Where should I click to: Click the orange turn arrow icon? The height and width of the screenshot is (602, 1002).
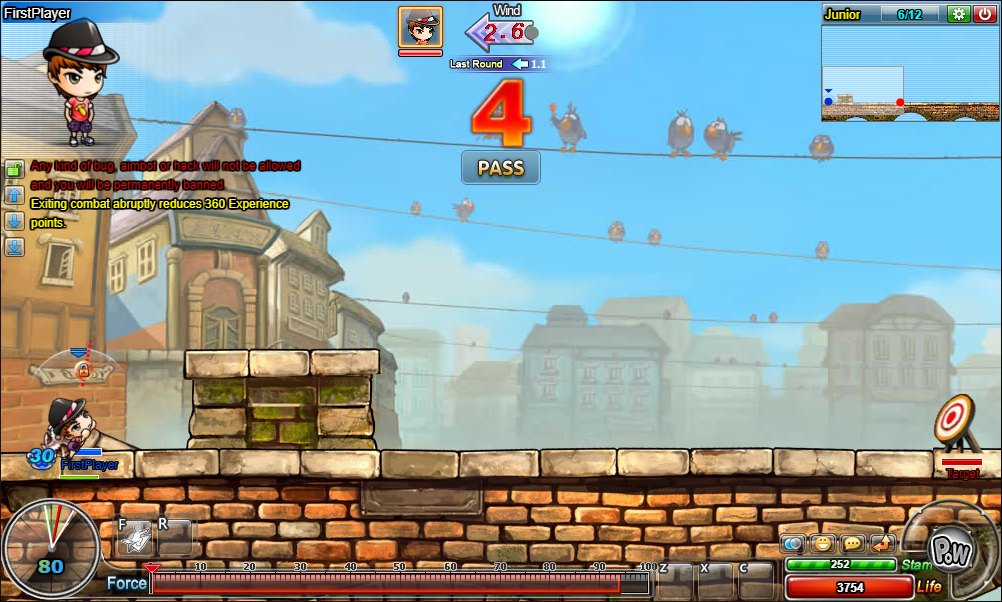point(882,544)
